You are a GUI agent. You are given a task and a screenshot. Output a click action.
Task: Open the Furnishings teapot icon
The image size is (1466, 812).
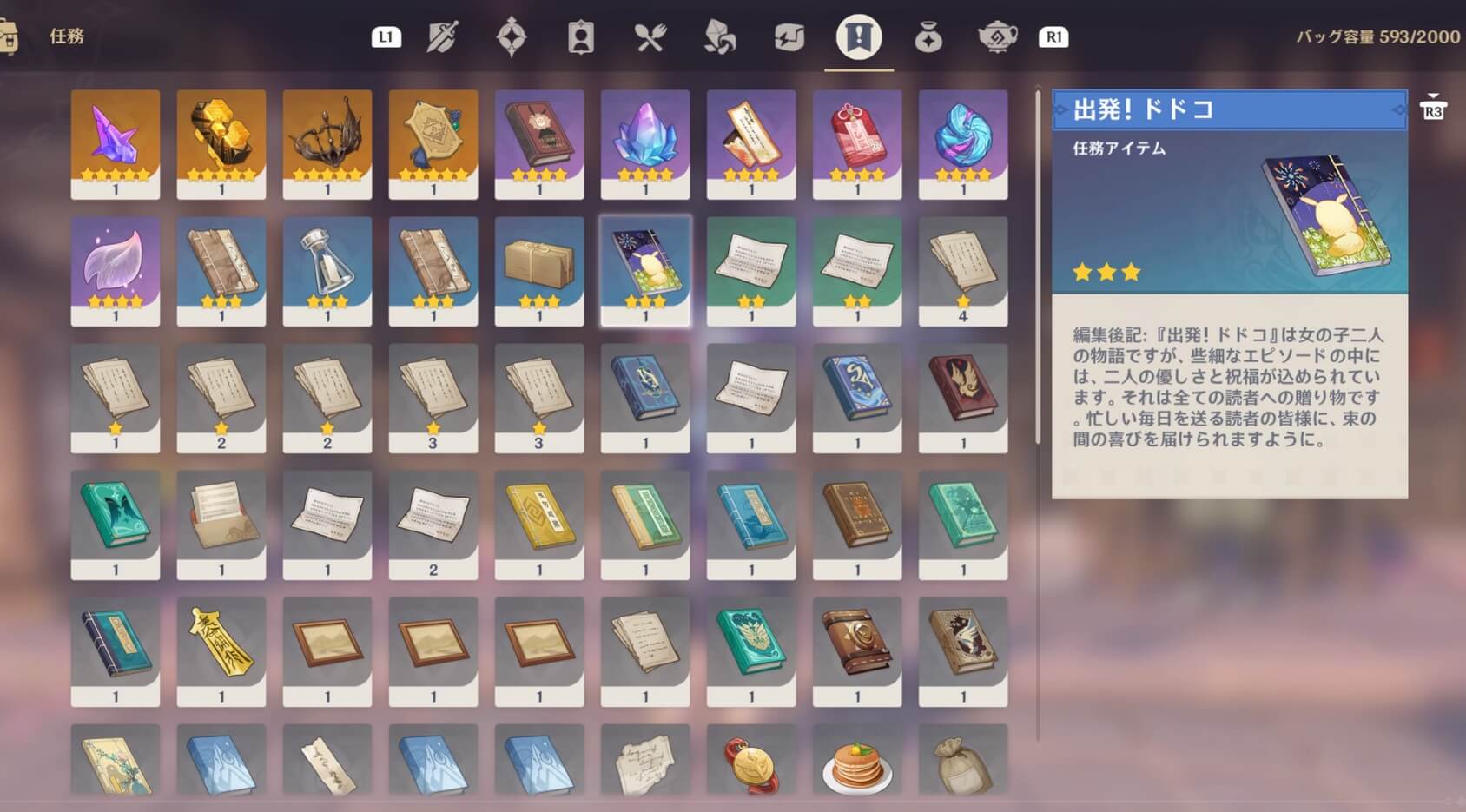click(x=997, y=37)
